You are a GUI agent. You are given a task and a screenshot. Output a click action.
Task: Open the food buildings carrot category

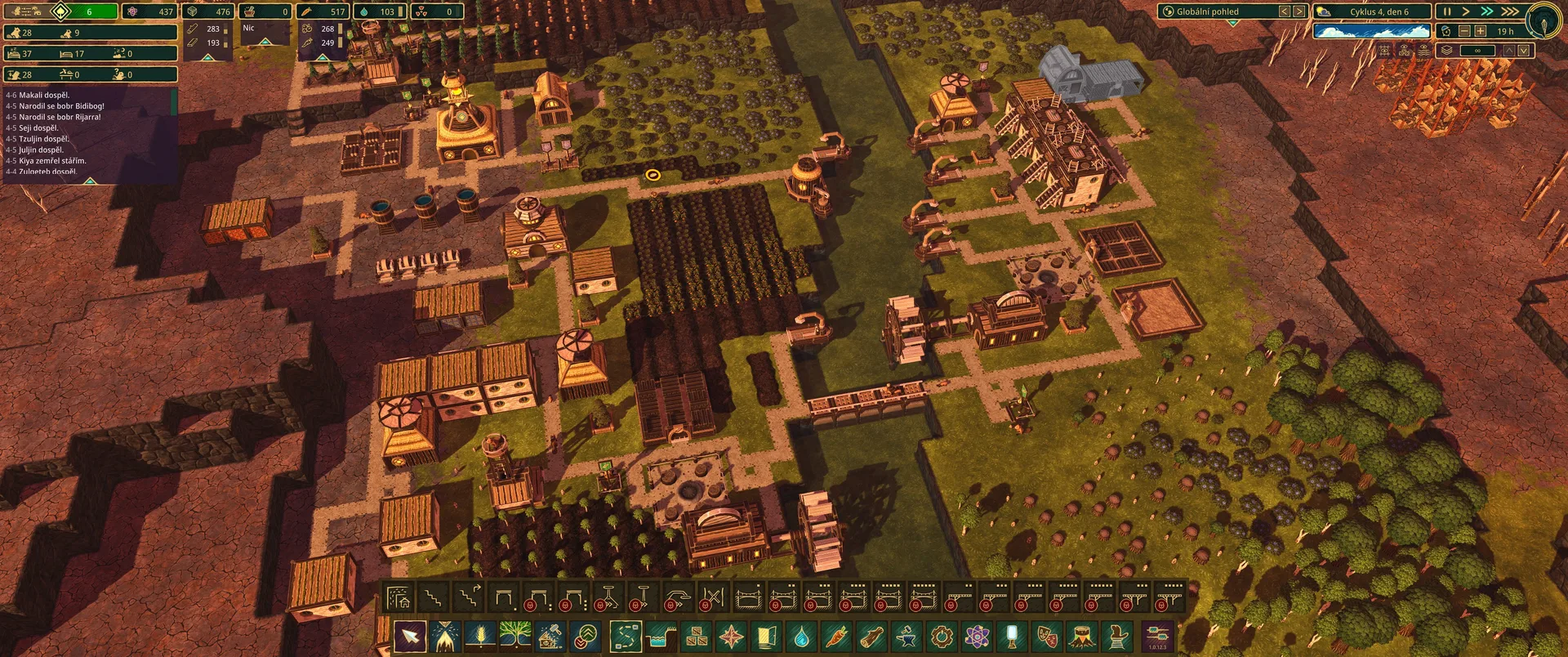[837, 636]
